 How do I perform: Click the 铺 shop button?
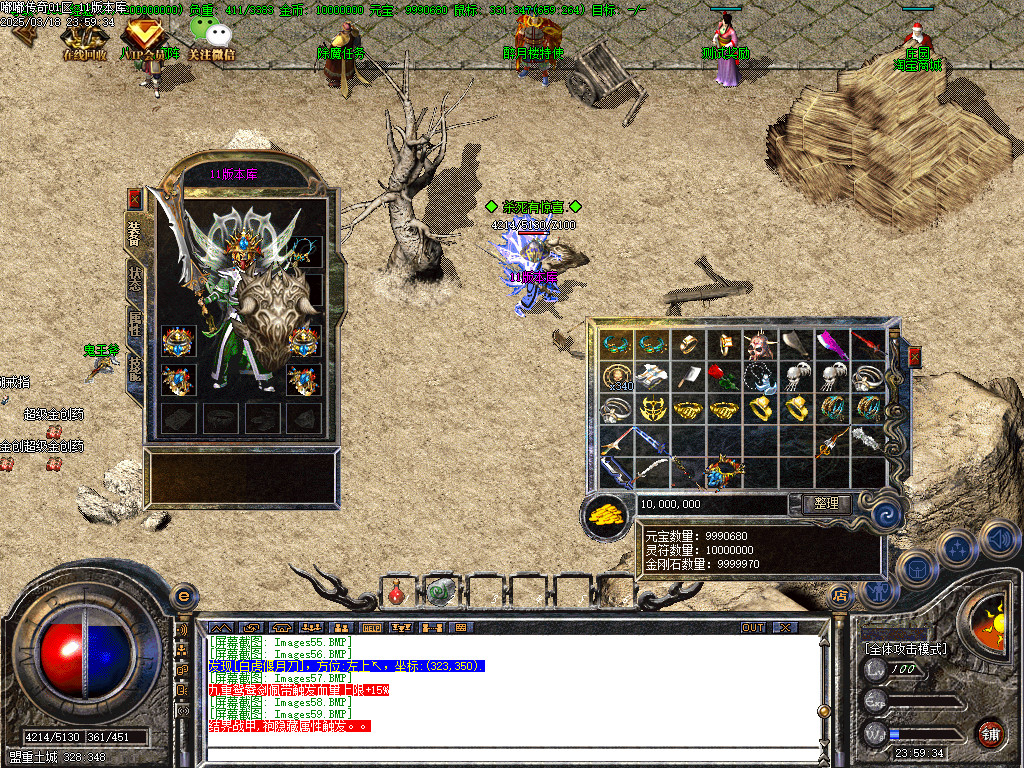pos(990,735)
